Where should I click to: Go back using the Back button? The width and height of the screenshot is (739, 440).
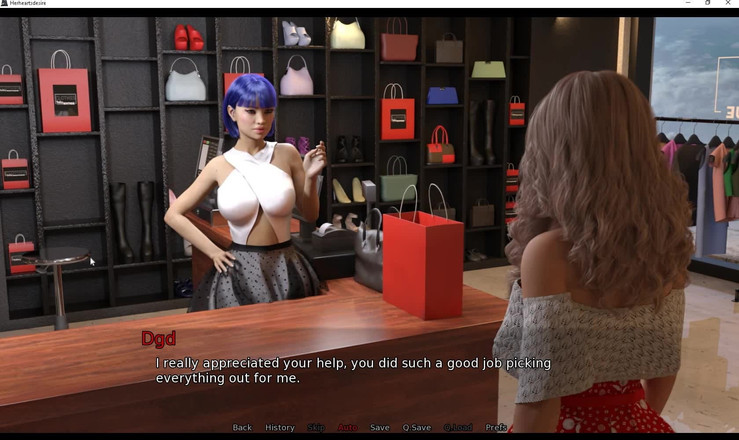pos(242,428)
